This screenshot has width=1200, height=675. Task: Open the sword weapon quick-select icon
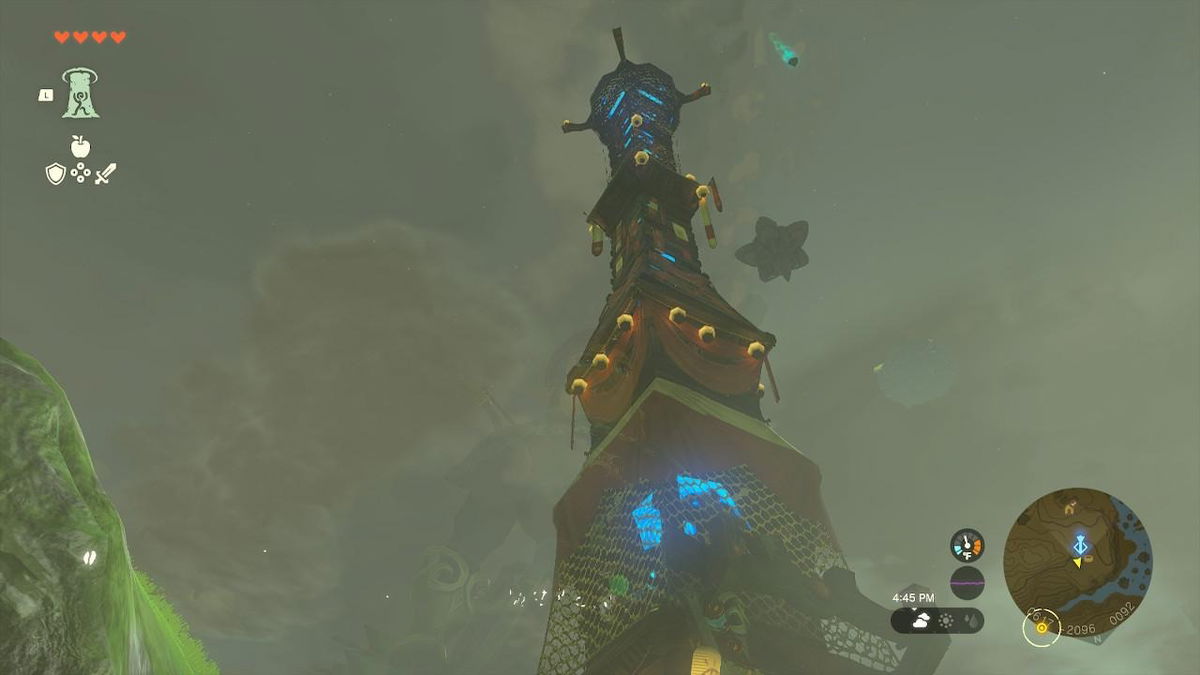[105, 173]
